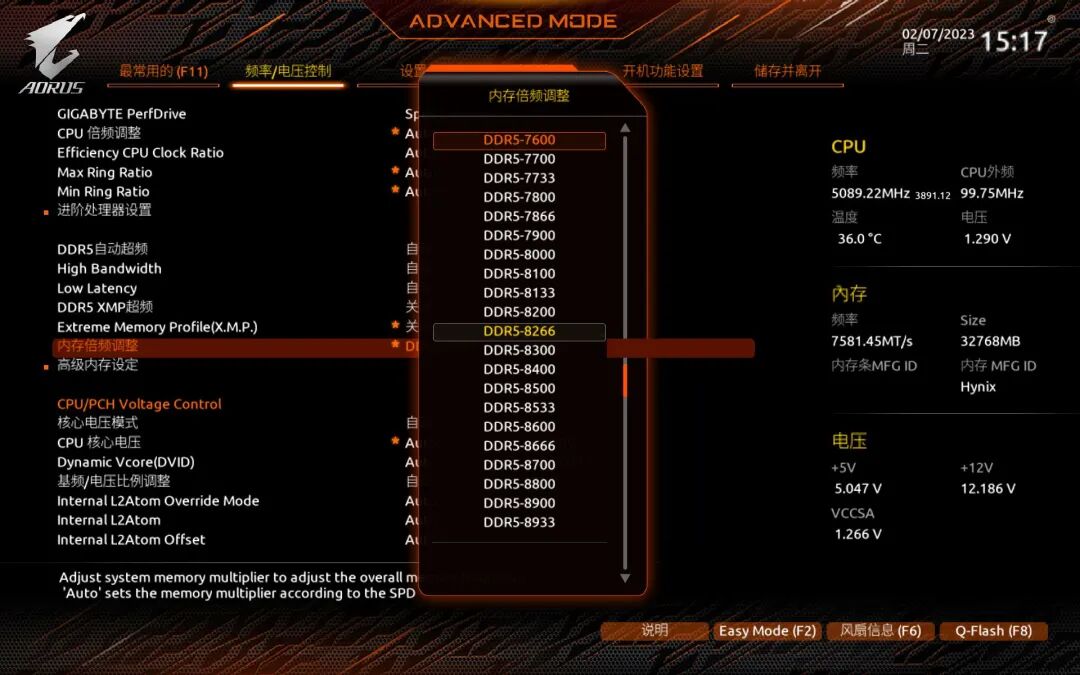Open the 频率/电压控制 tab
The image size is (1080, 675).
pyautogui.click(x=288, y=71)
